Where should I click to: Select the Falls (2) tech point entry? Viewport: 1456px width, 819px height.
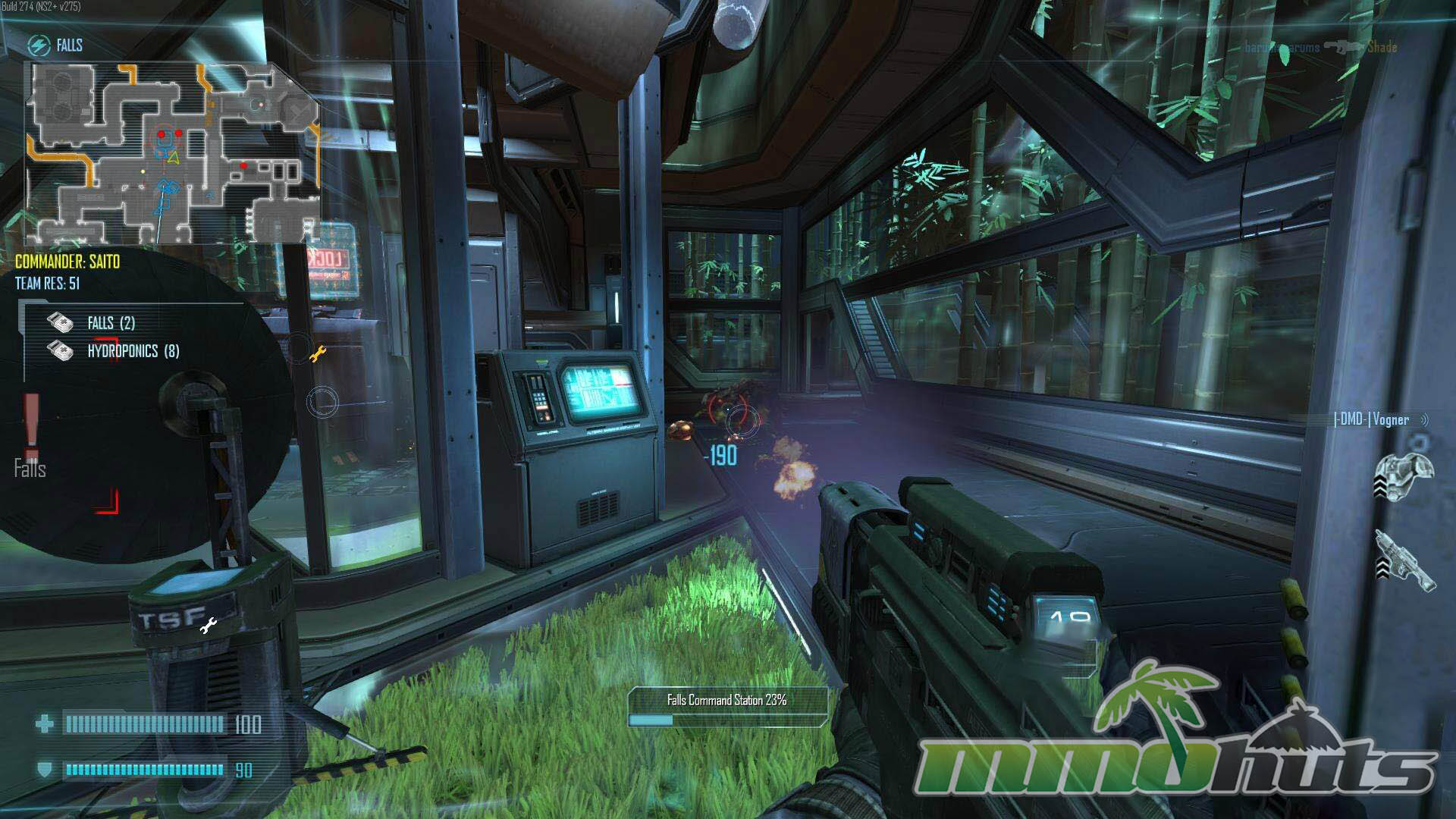[x=110, y=323]
